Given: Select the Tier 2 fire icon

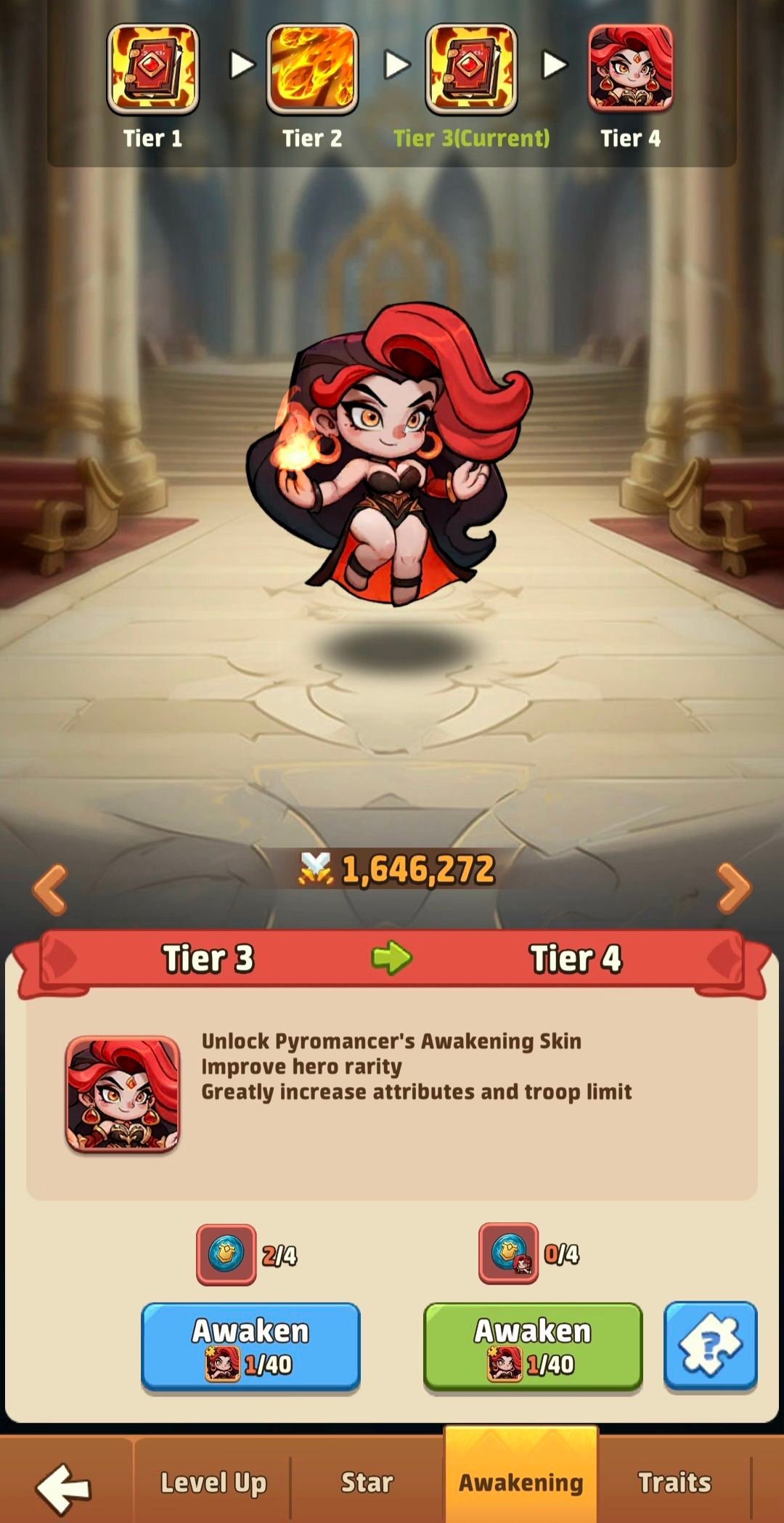Looking at the screenshot, I should [x=312, y=69].
